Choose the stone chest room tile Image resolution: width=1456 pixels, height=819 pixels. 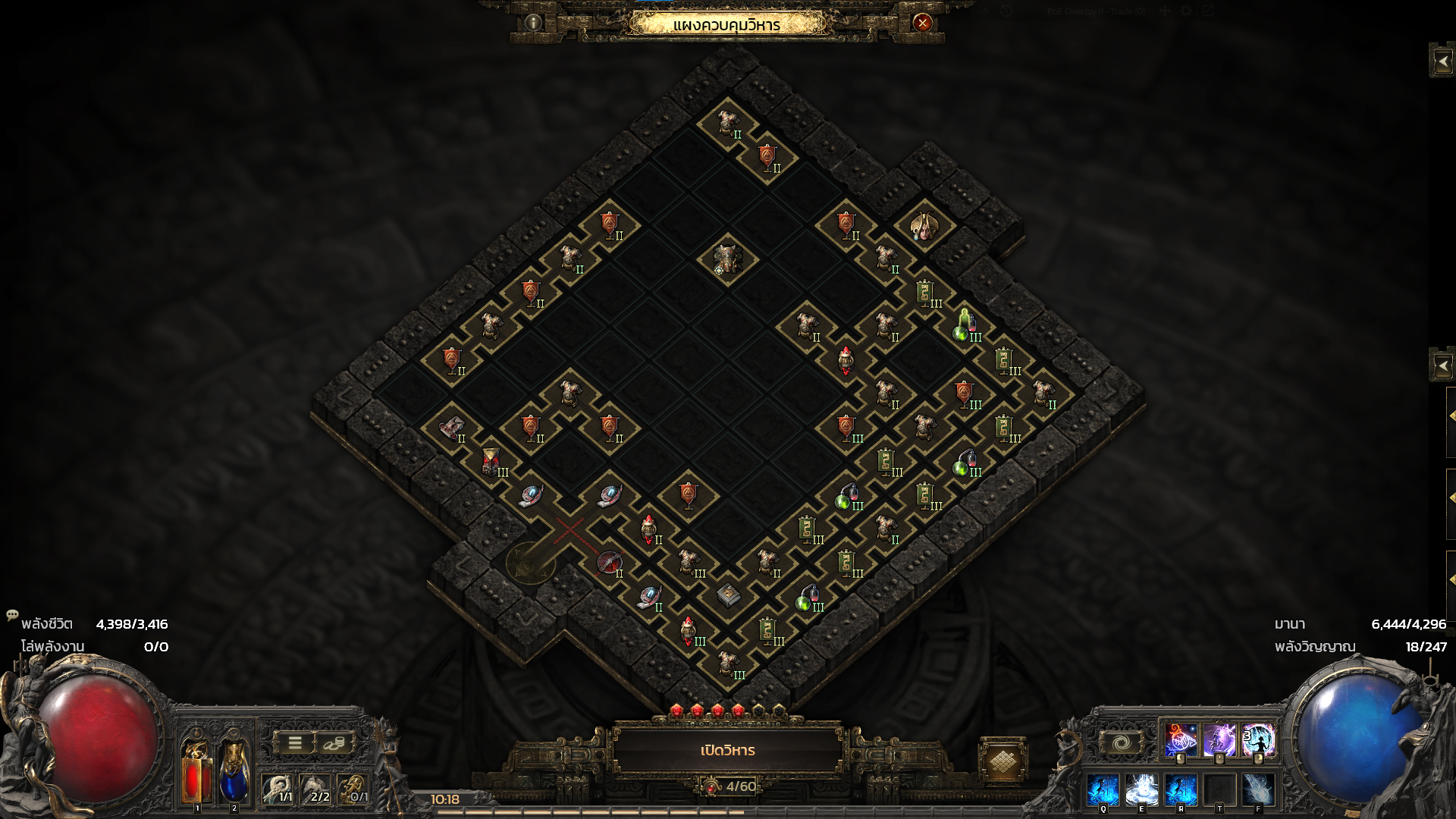[x=728, y=595]
